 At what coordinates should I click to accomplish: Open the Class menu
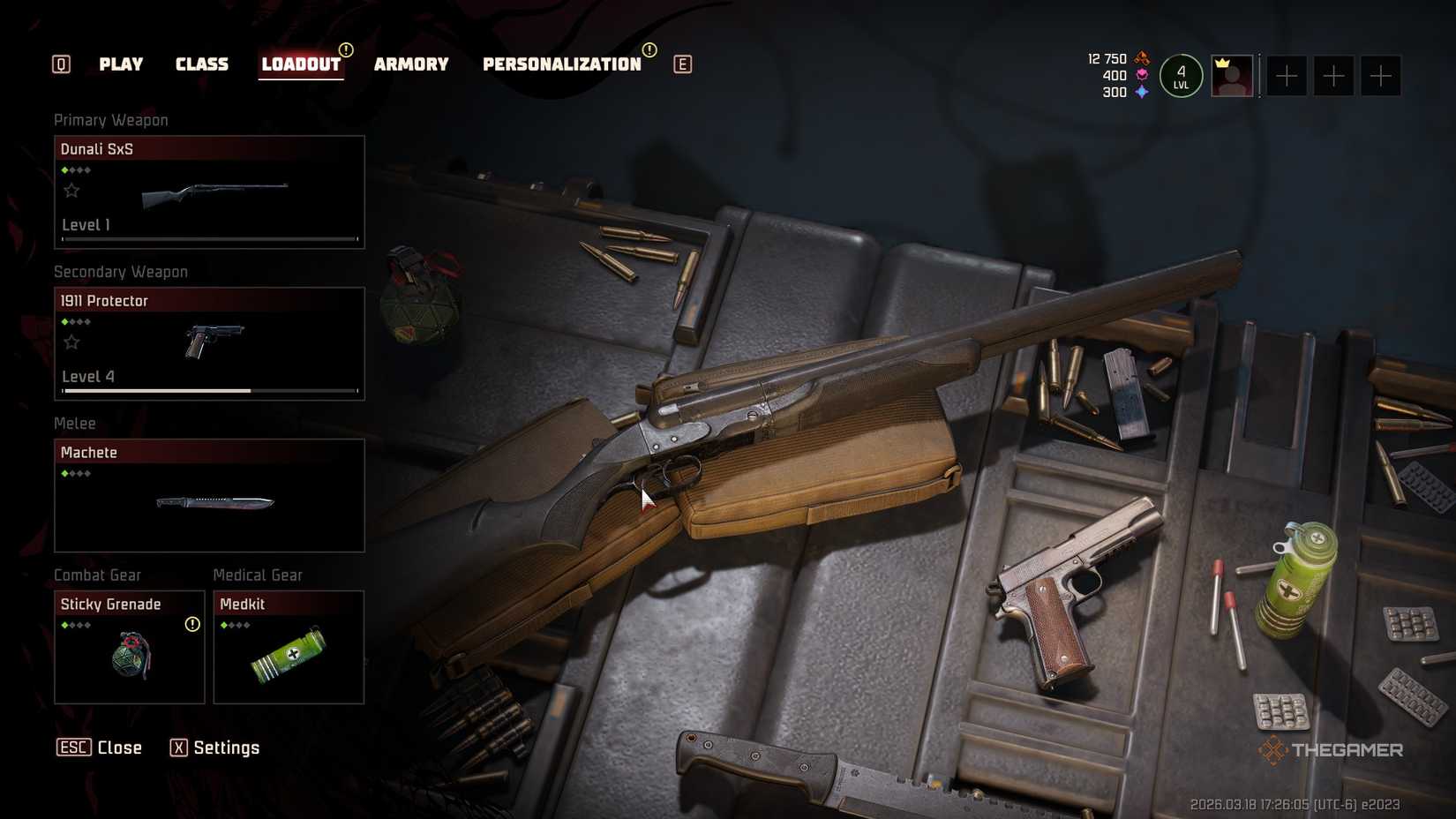coord(202,64)
